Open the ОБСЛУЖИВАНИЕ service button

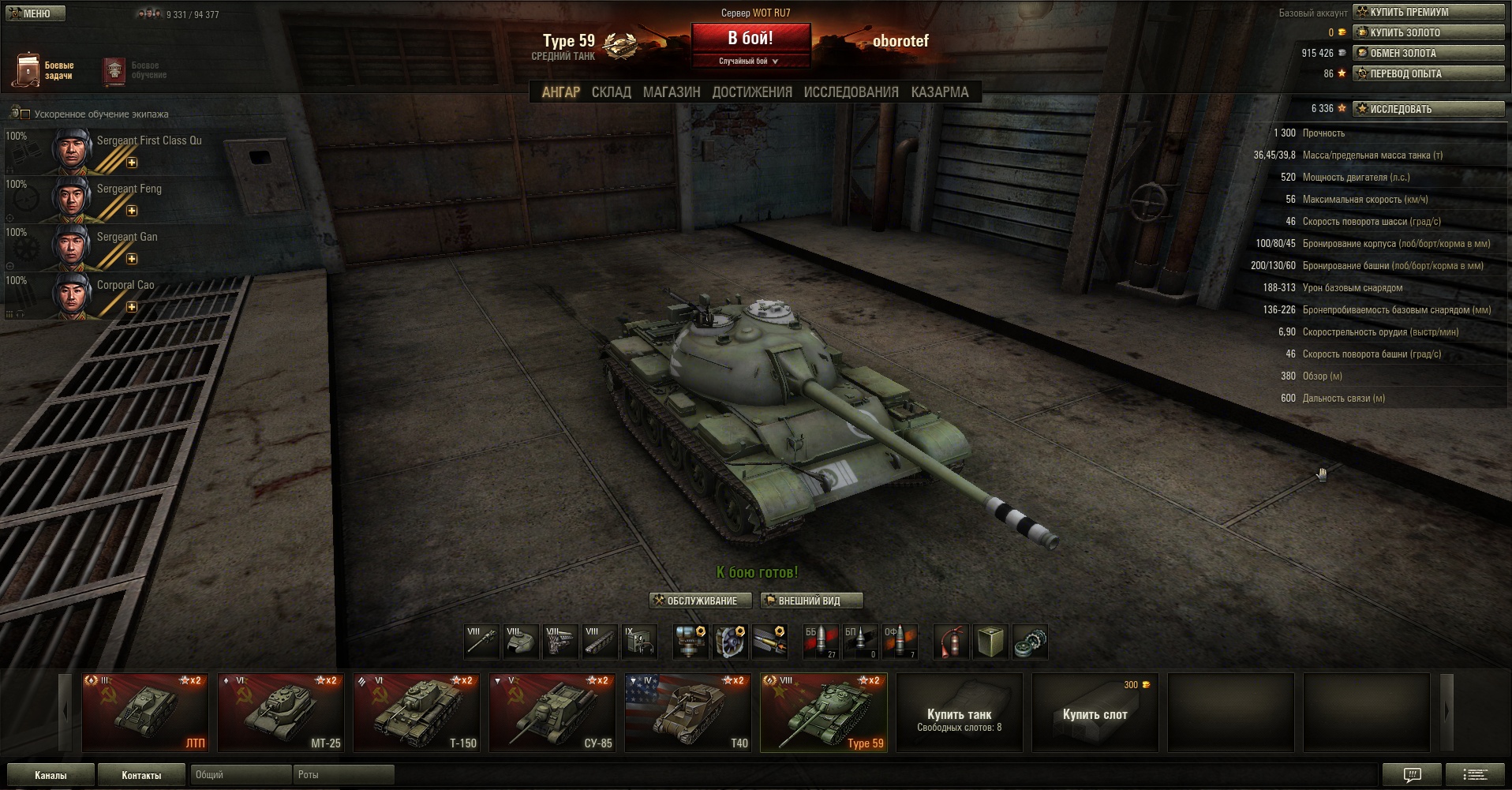[695, 601]
